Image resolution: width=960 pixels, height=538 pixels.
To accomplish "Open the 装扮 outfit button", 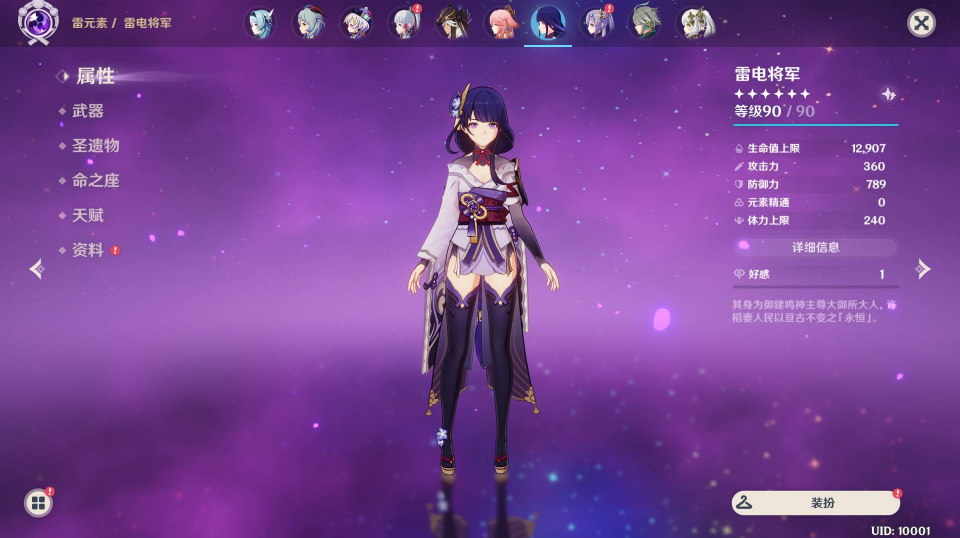I will pyautogui.click(x=815, y=503).
